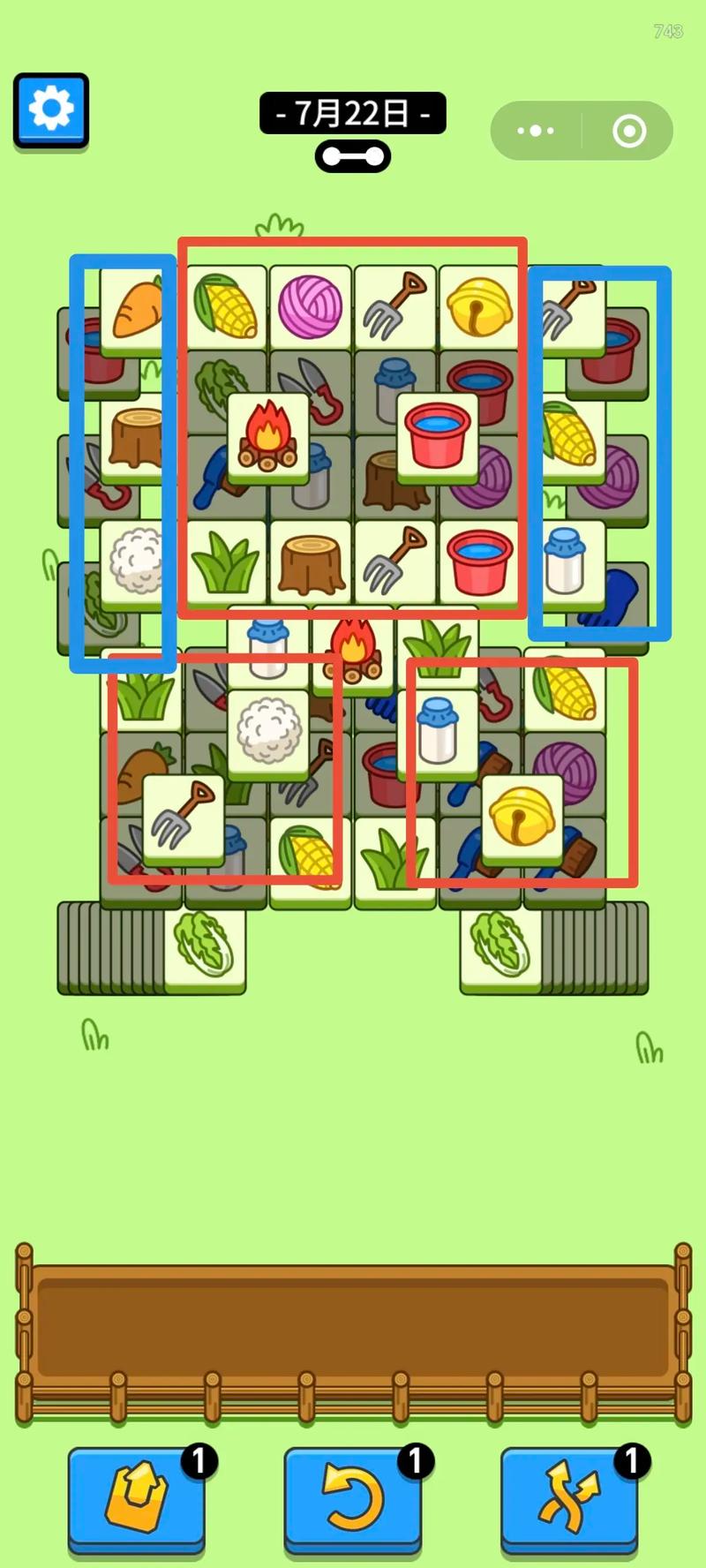Close the mini program with the circle button
This screenshot has height=1568, width=706.
click(x=628, y=131)
